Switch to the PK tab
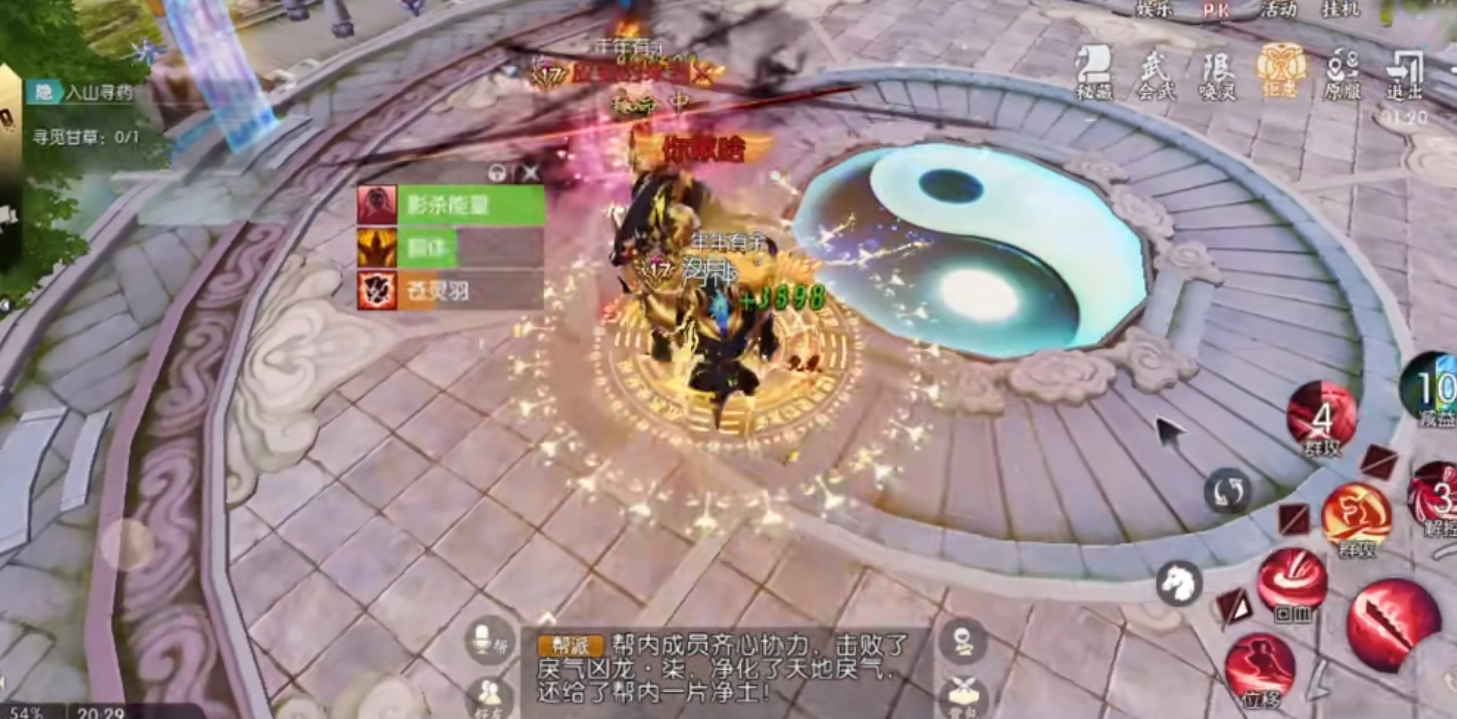Image resolution: width=1457 pixels, height=719 pixels. click(x=1215, y=10)
